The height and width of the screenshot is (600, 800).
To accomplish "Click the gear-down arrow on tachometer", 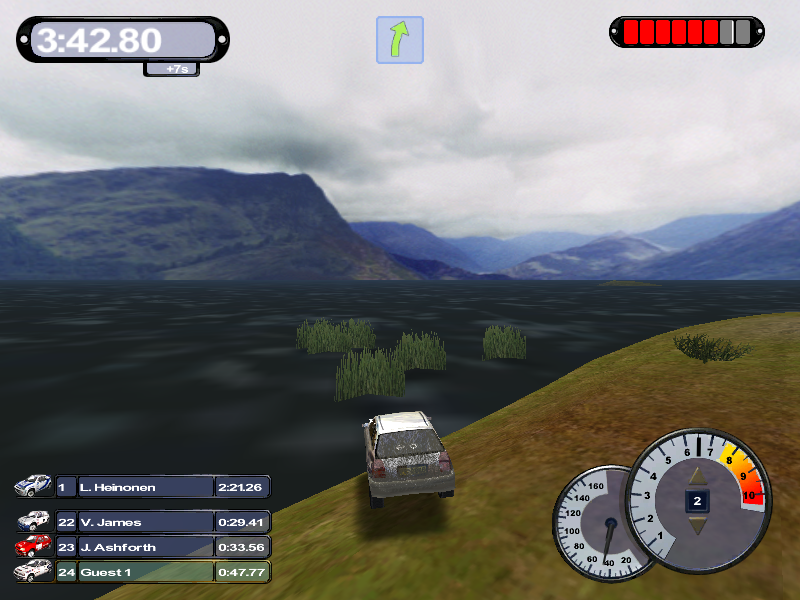I will pyautogui.click(x=697, y=523).
